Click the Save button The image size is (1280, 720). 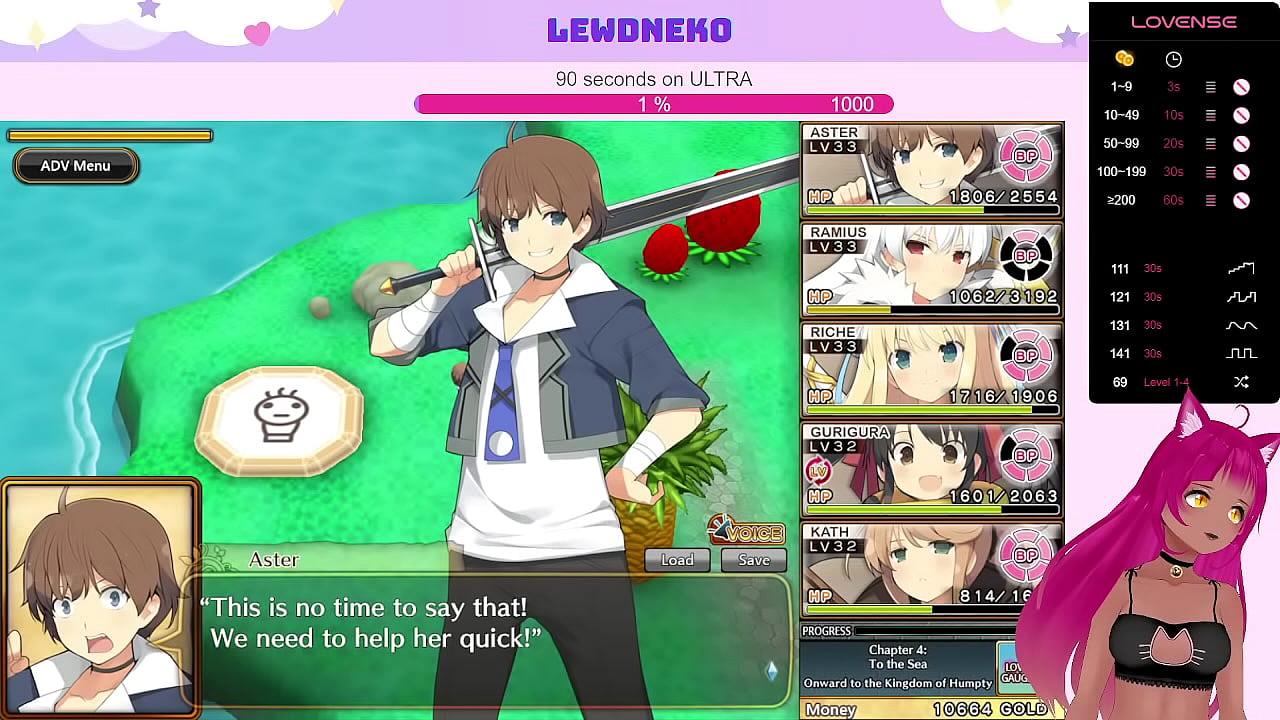[x=754, y=560]
